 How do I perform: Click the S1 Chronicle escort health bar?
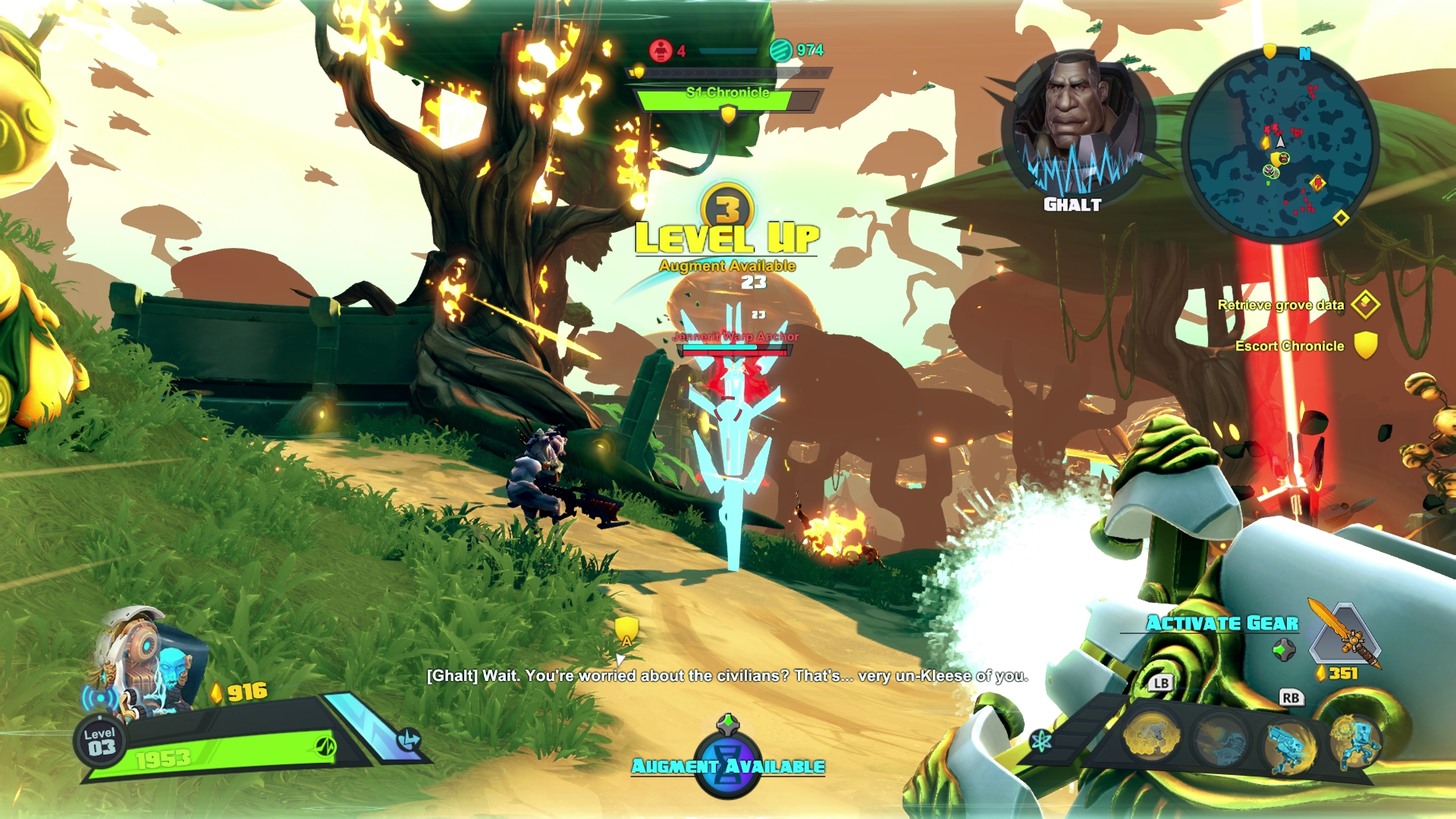click(726, 99)
